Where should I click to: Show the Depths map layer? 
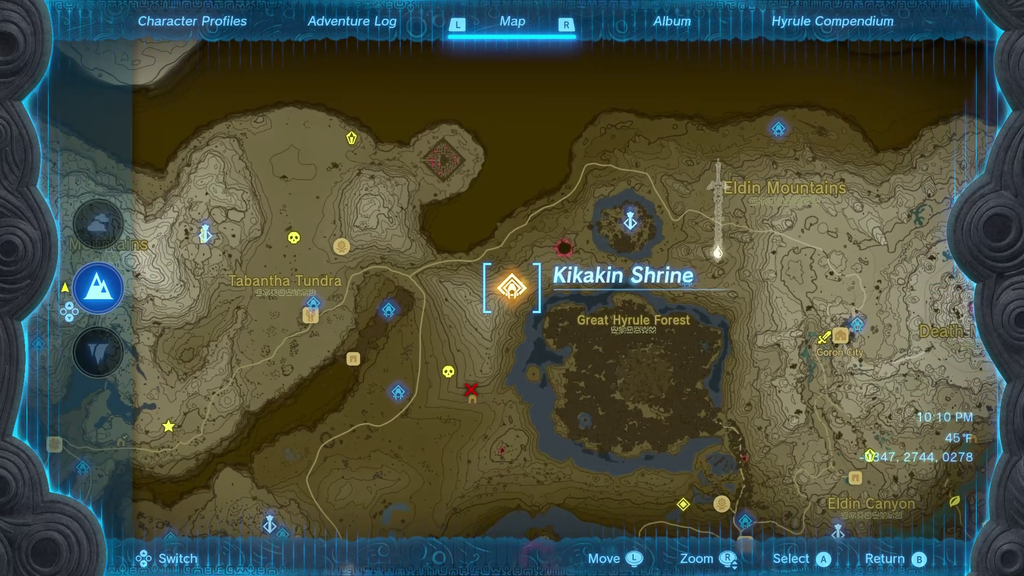coord(99,352)
